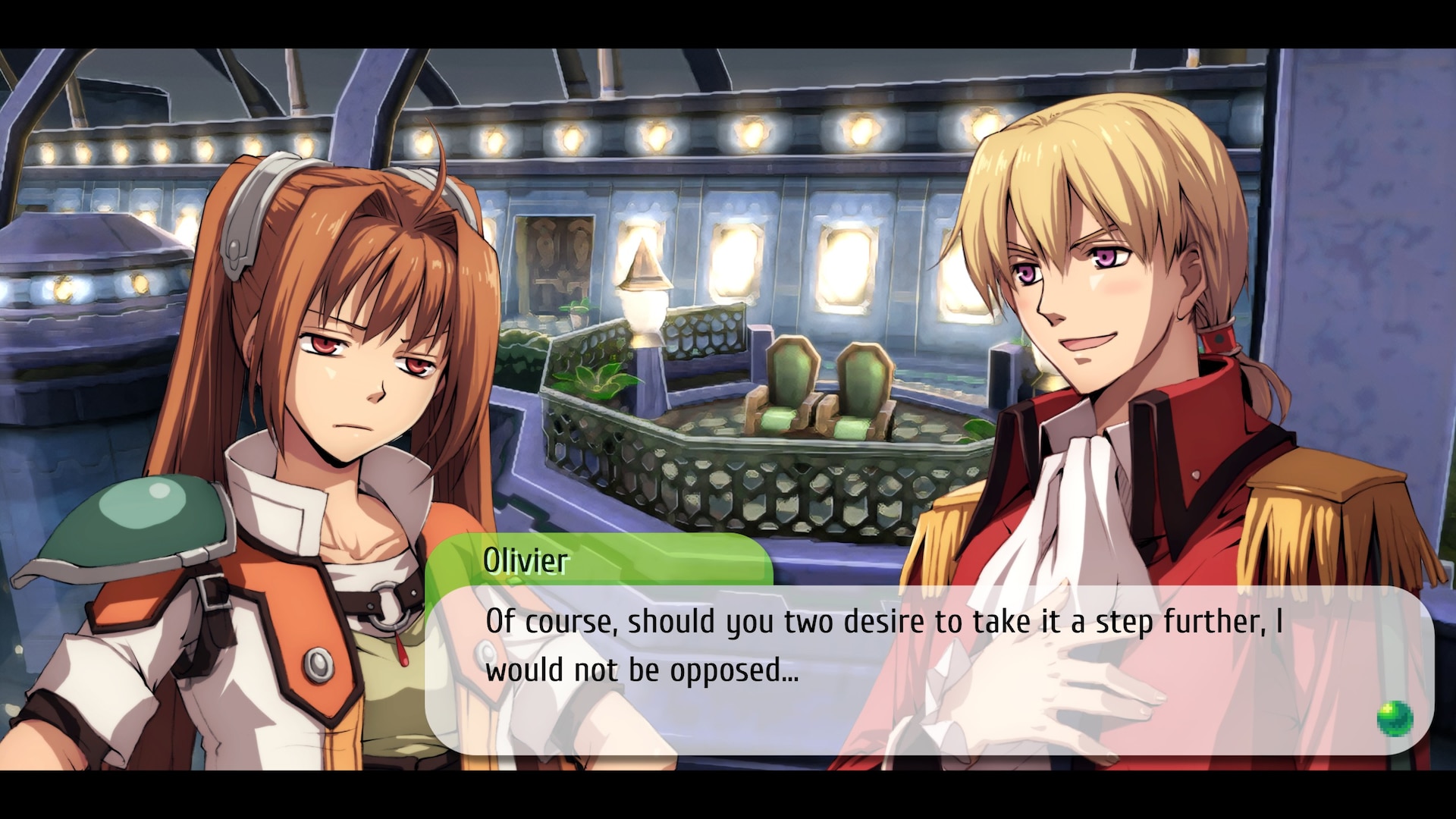
Task: Click the green orb to advance dialogue
Action: tap(1394, 717)
